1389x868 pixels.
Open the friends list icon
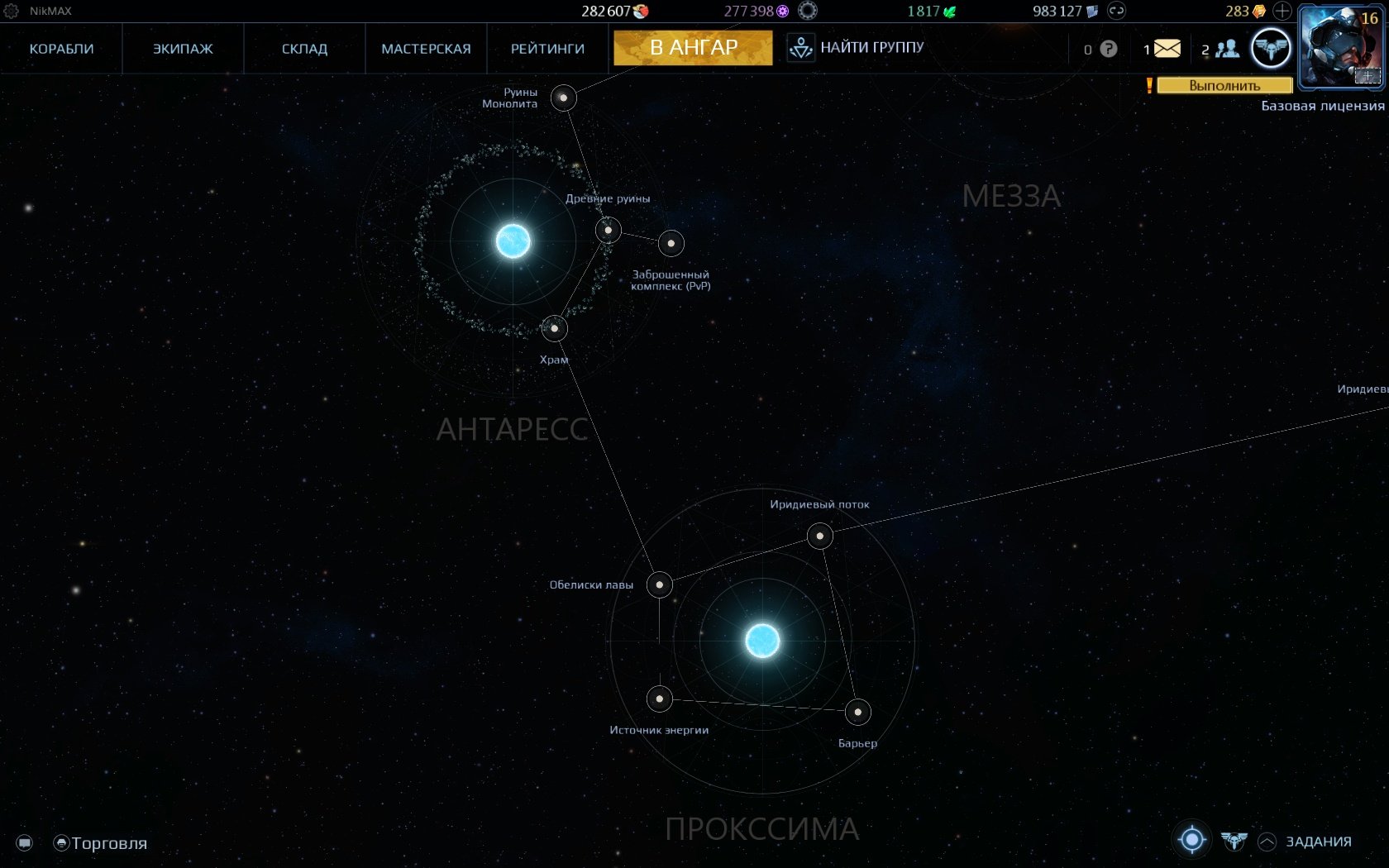pos(1227,49)
